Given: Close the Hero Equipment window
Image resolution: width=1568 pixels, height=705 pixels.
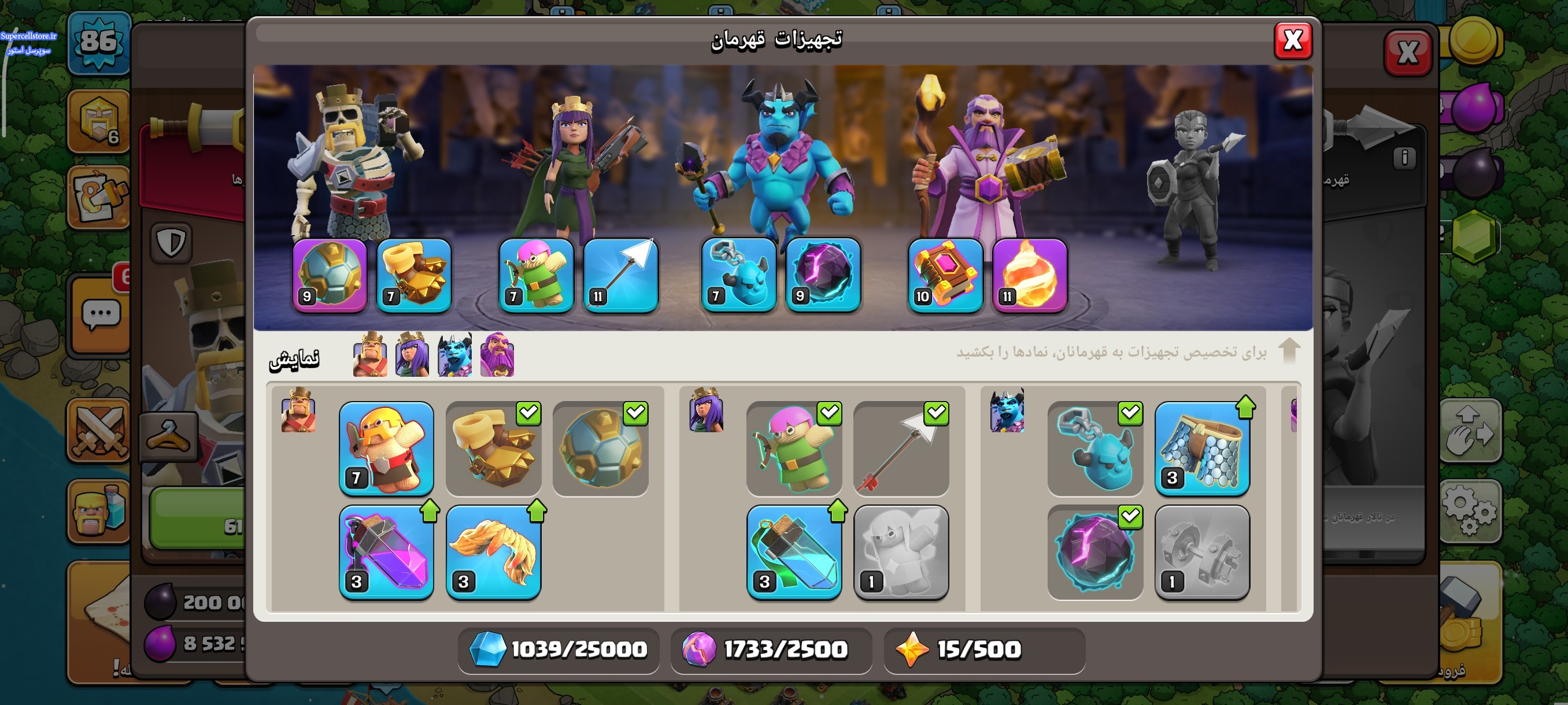Looking at the screenshot, I should coord(1292,41).
